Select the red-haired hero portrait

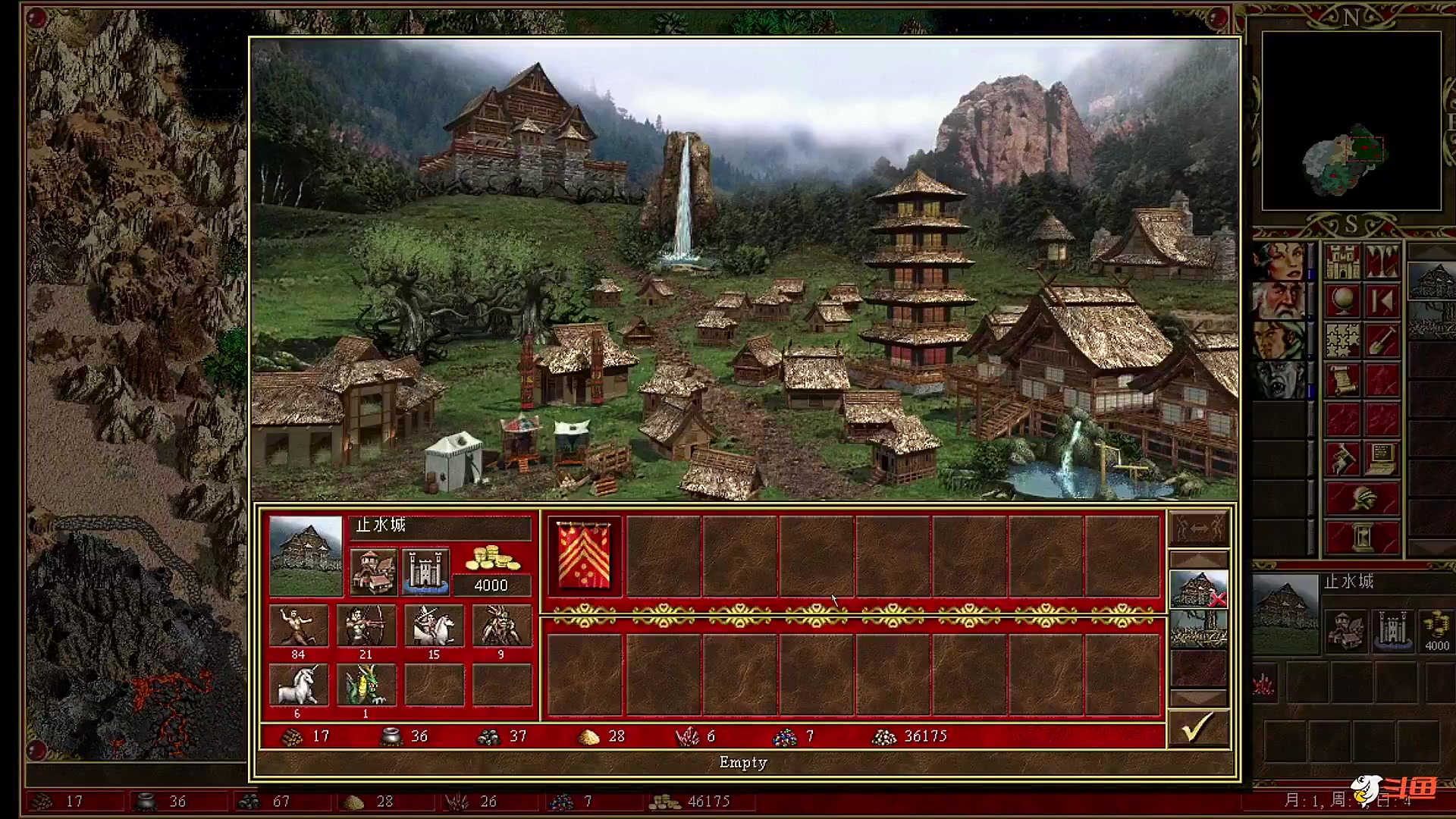pyautogui.click(x=1279, y=262)
